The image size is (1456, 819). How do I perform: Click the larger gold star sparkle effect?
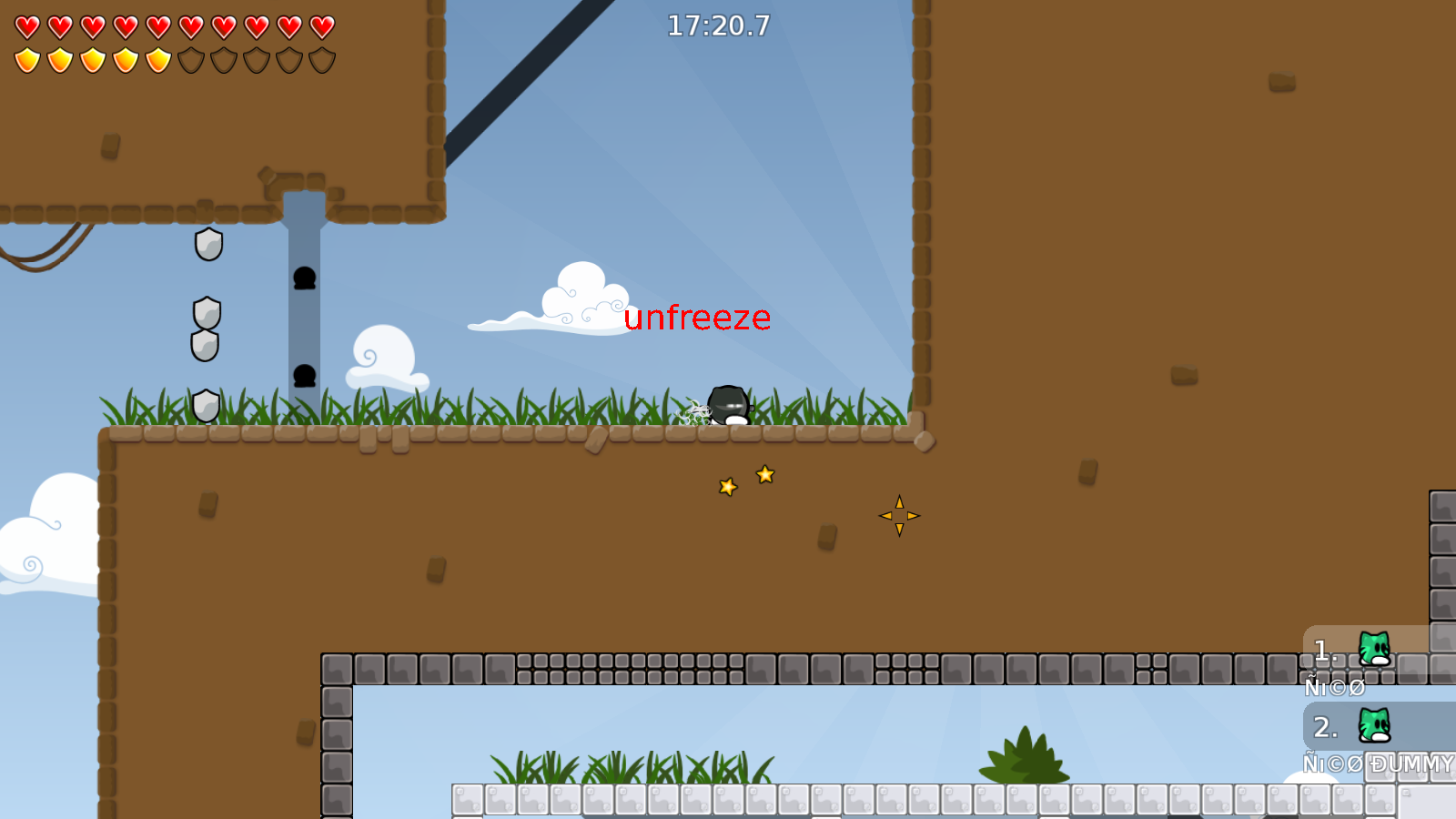[x=765, y=473]
